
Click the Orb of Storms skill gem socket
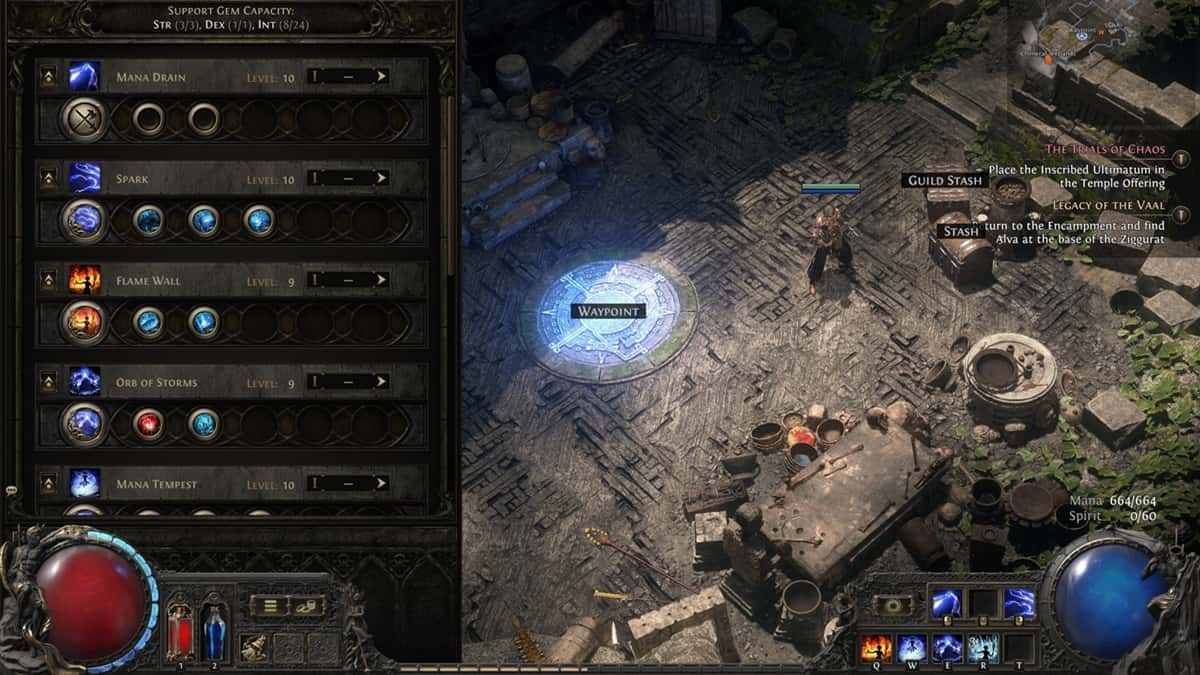(x=84, y=424)
